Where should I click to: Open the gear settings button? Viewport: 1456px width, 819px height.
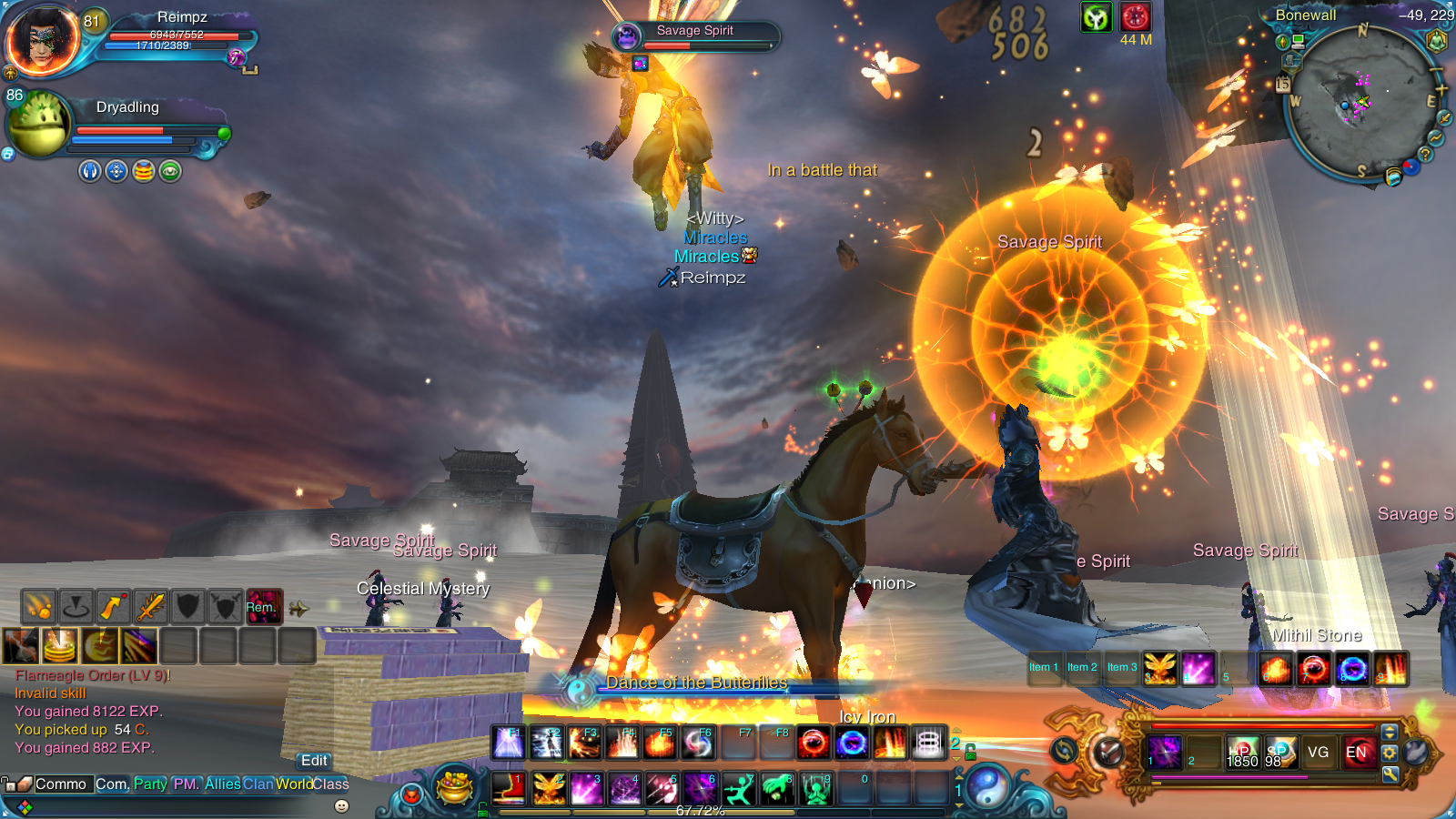(1390, 753)
